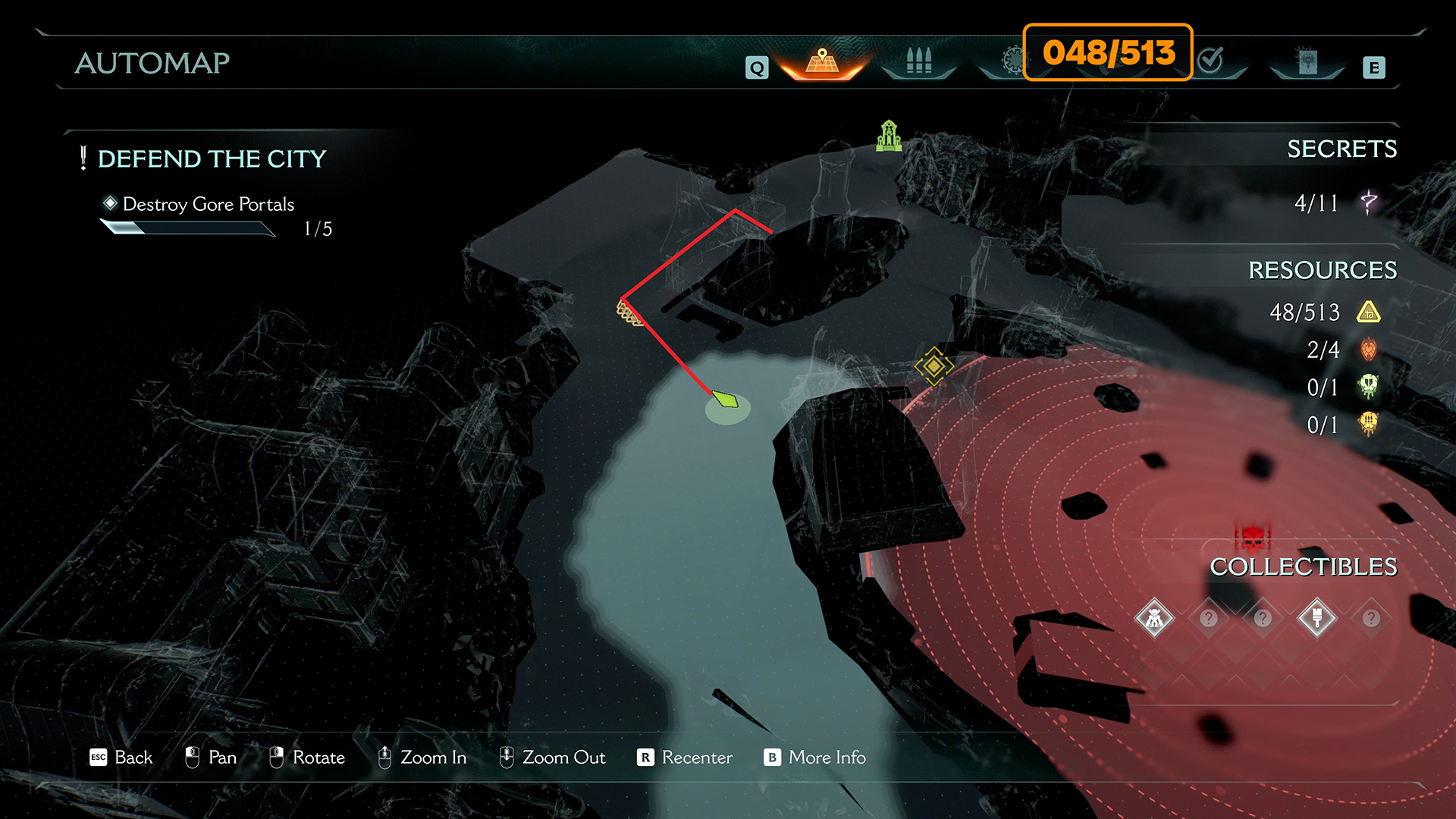Select the paintbrush skin collectible icon
The image size is (1456, 819).
[x=1316, y=619]
